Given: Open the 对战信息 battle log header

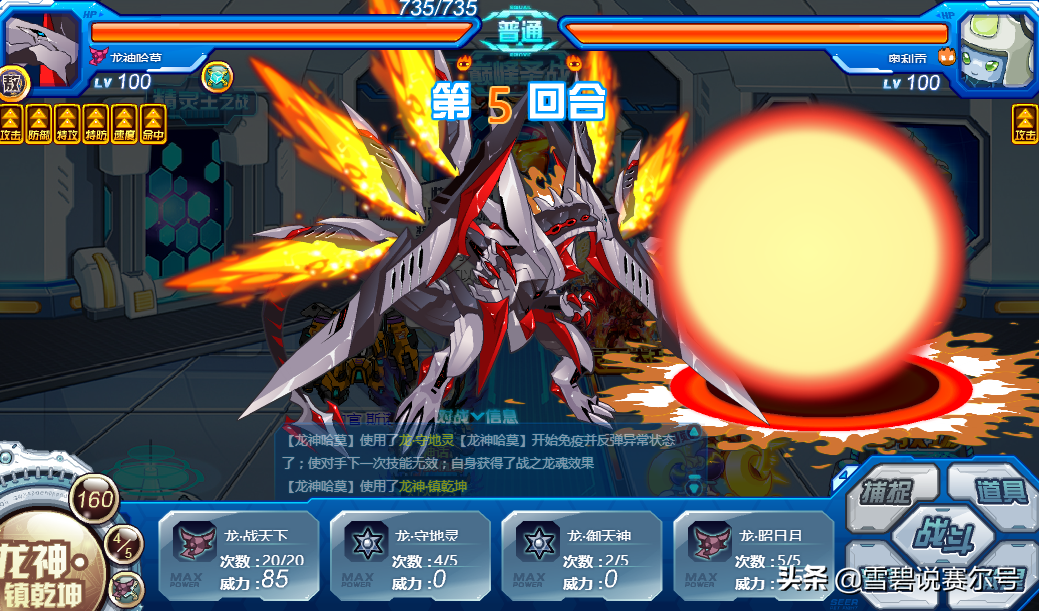Looking at the screenshot, I should pyautogui.click(x=470, y=416).
